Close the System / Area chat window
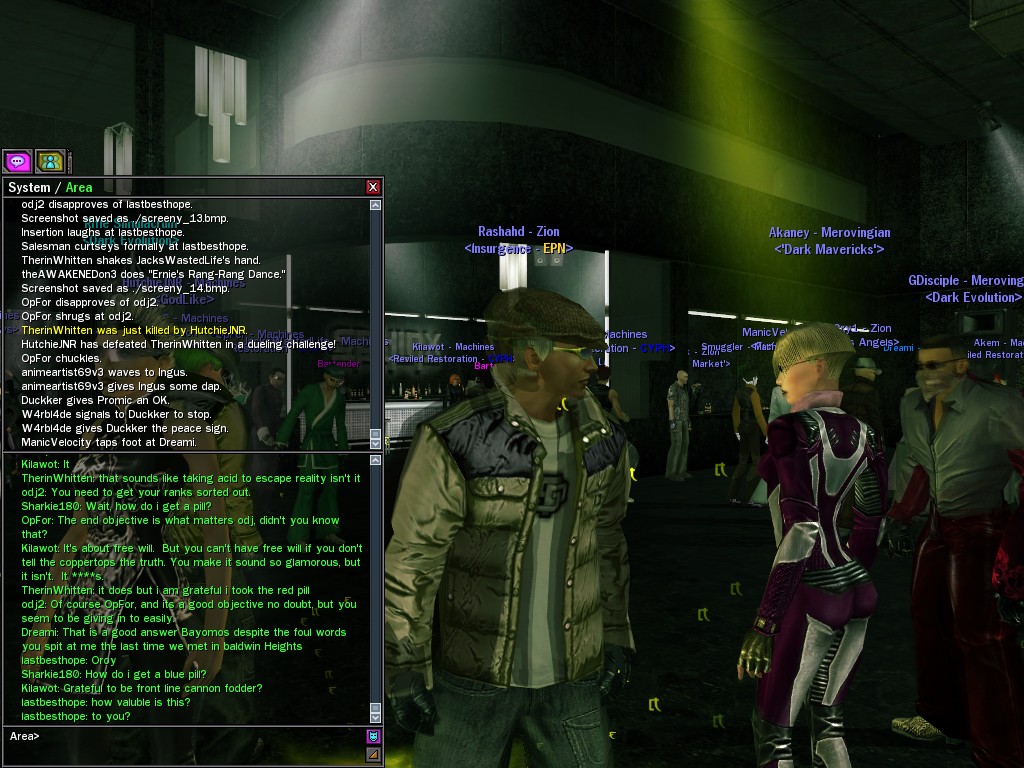 [373, 187]
